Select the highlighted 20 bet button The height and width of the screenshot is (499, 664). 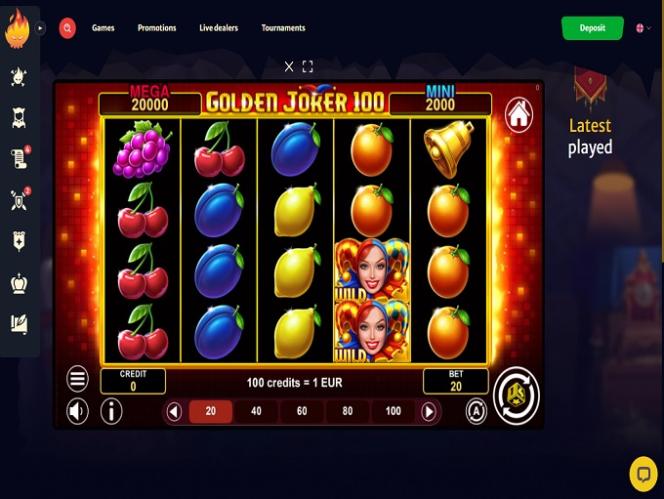[x=210, y=411]
